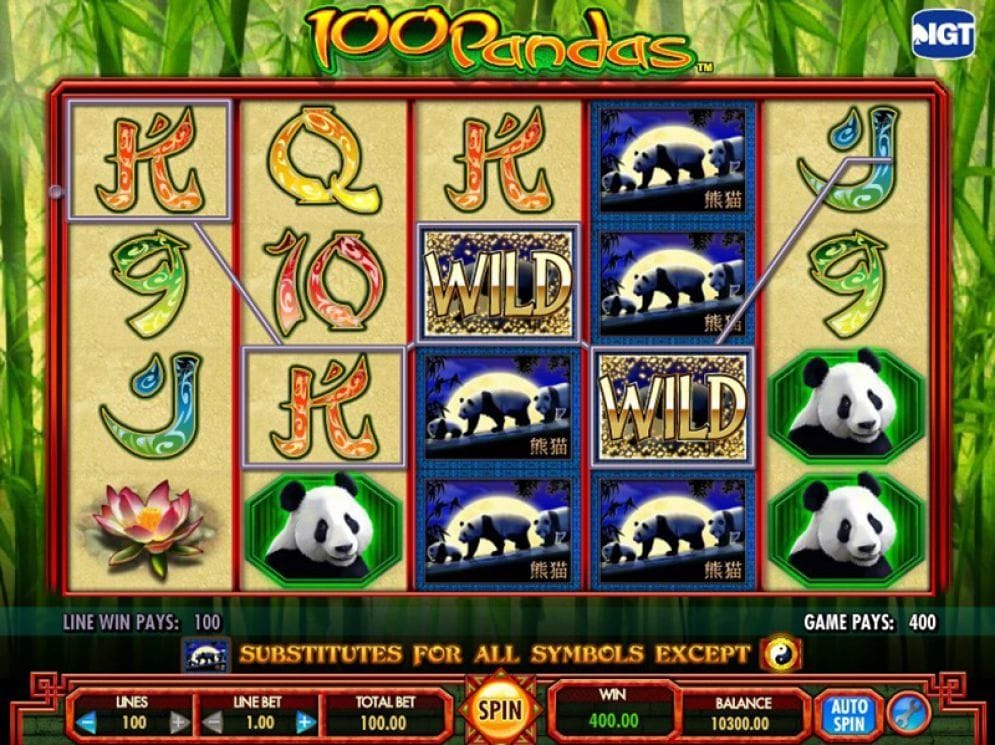Open the wrench settings button
The width and height of the screenshot is (995, 745).
point(906,712)
